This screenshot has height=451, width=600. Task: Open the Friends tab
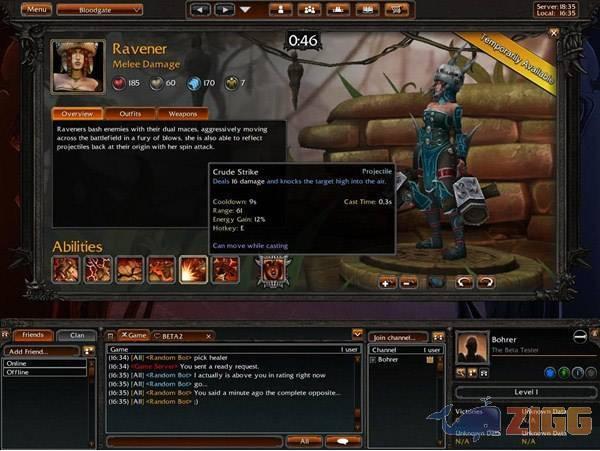pos(33,335)
